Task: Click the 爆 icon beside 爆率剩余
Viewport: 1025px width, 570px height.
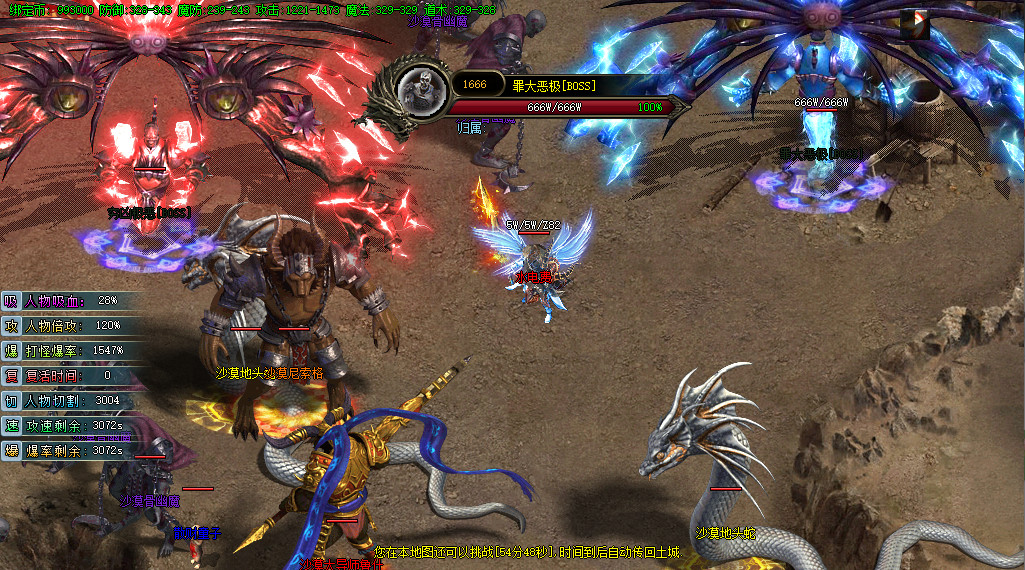Action: coord(11,450)
